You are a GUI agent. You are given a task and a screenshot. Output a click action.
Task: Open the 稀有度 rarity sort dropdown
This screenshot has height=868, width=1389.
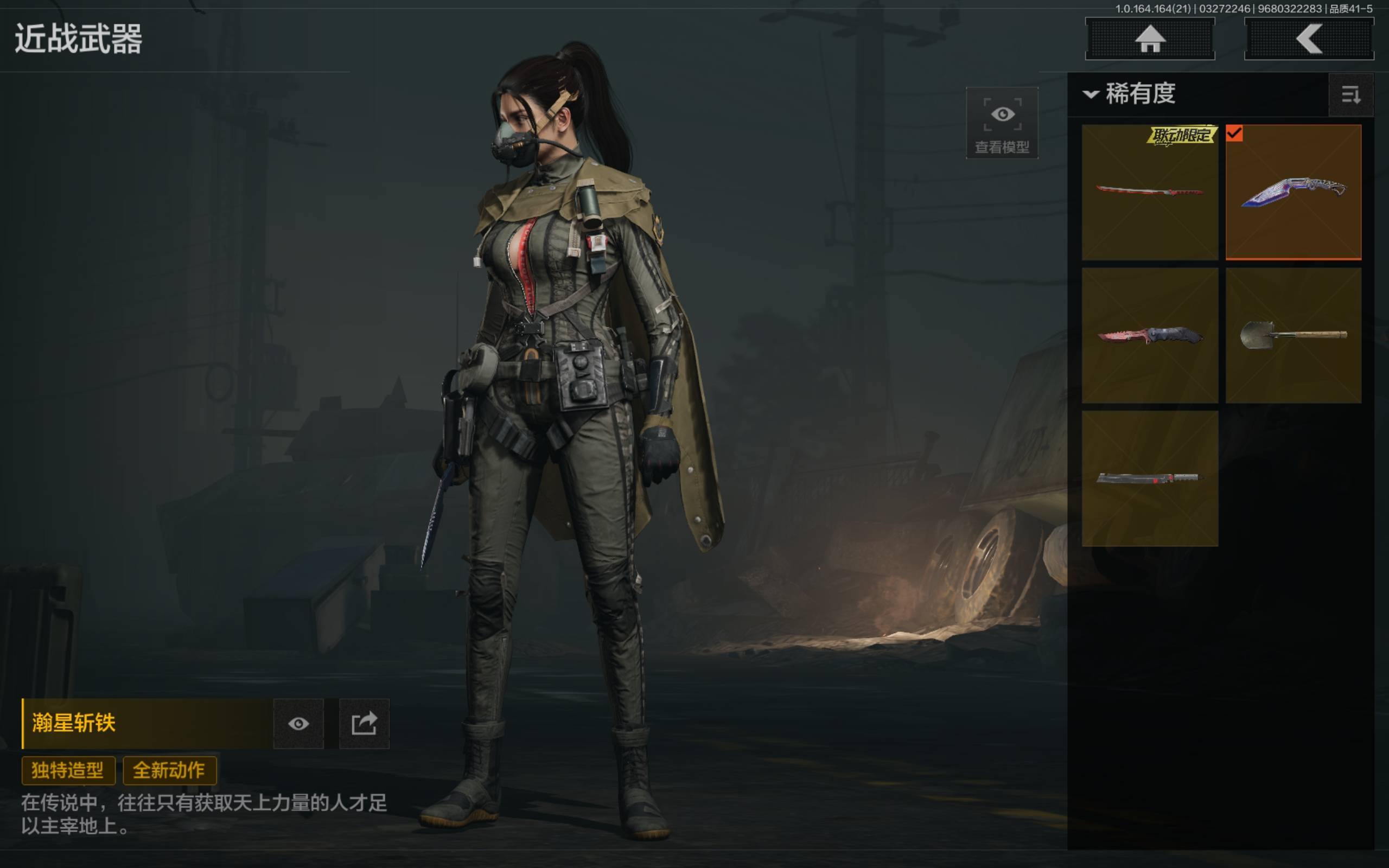[1130, 93]
